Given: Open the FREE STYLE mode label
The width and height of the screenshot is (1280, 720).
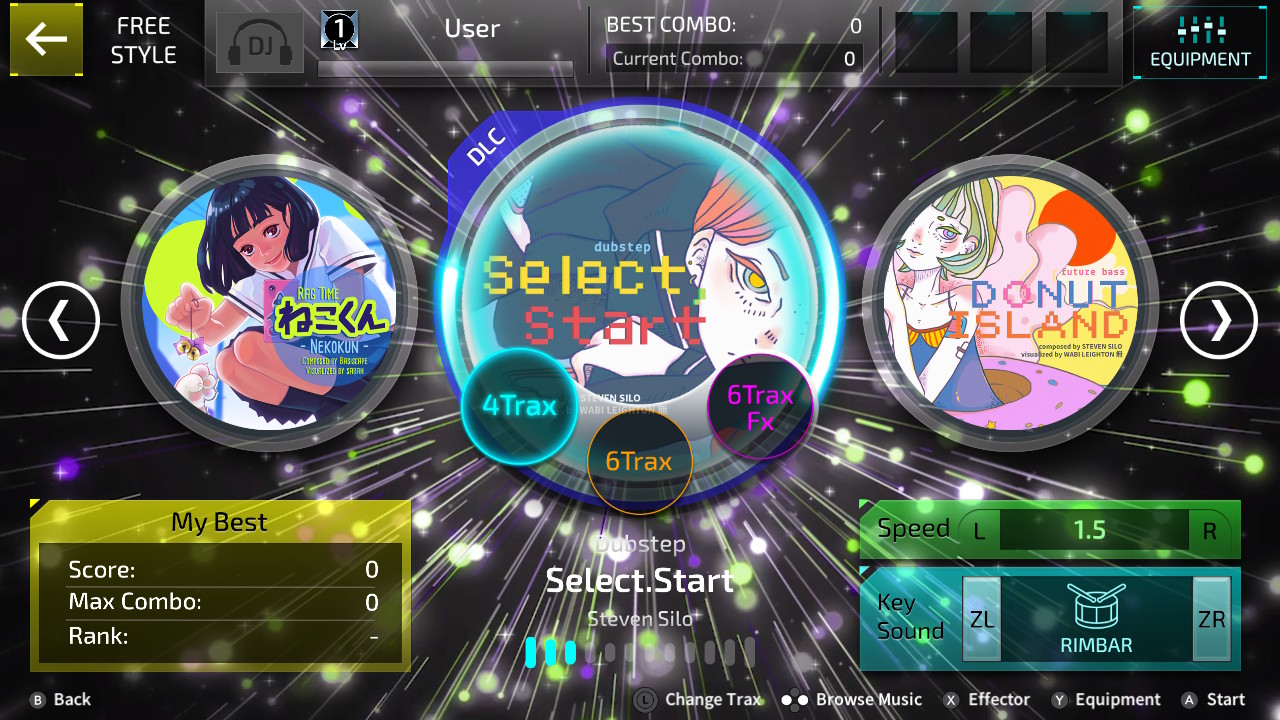Looking at the screenshot, I should [x=143, y=40].
